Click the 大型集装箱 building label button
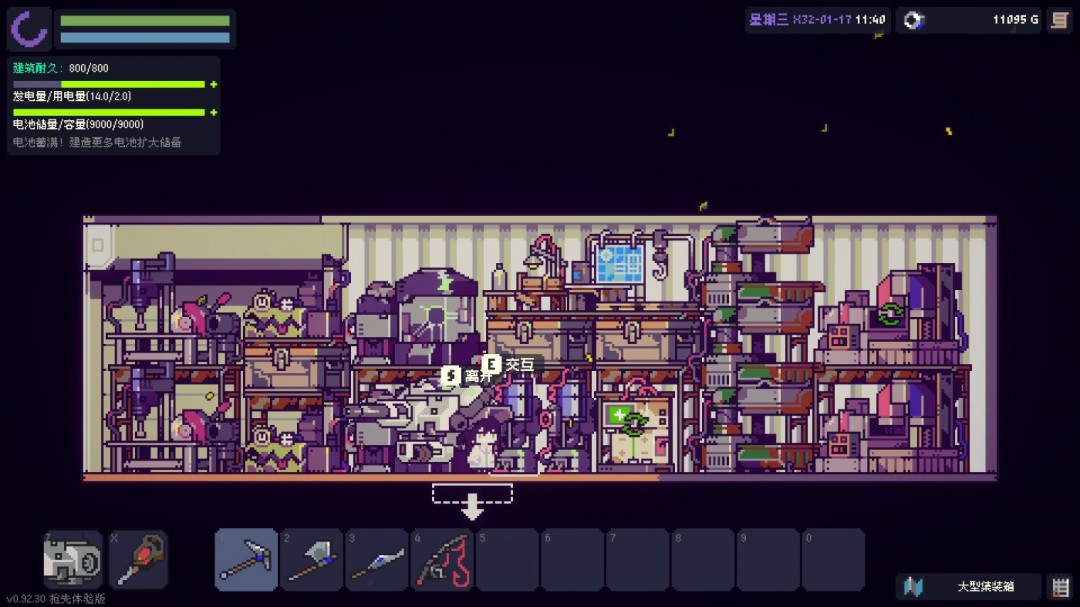Image resolution: width=1080 pixels, height=607 pixels. pos(970,587)
